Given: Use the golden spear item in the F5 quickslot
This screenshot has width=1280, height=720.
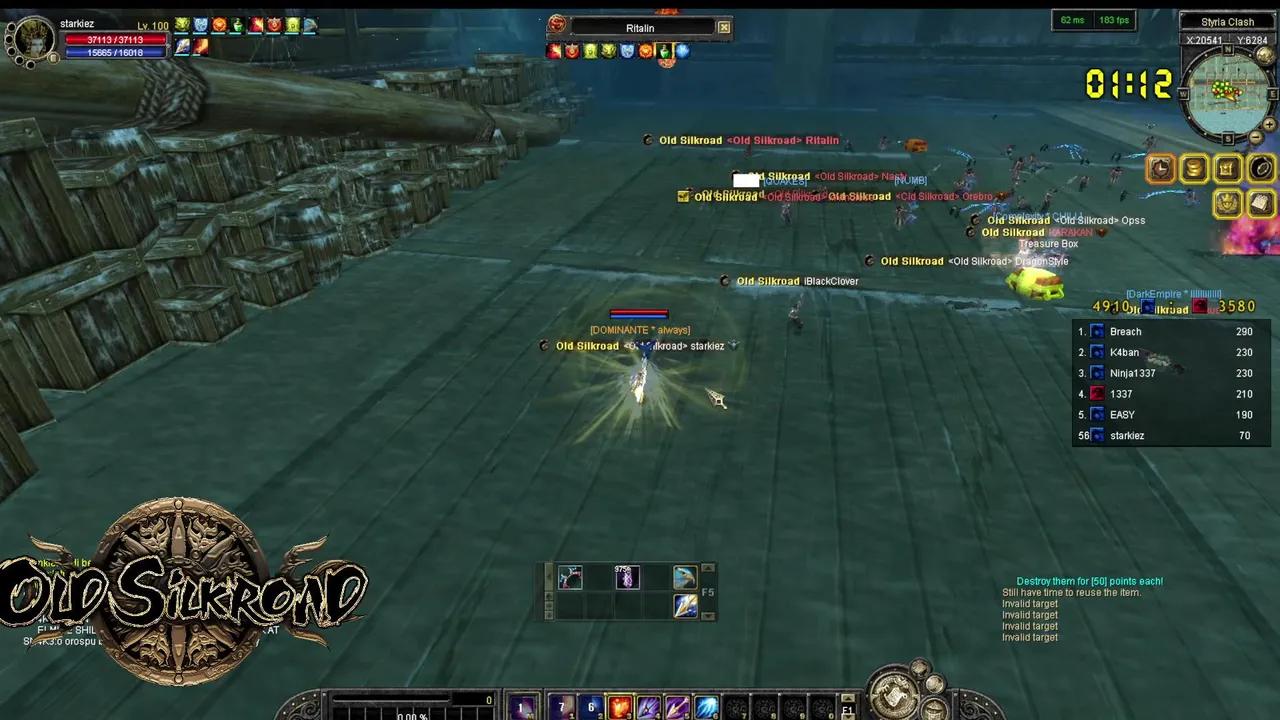Looking at the screenshot, I should 687,606.
